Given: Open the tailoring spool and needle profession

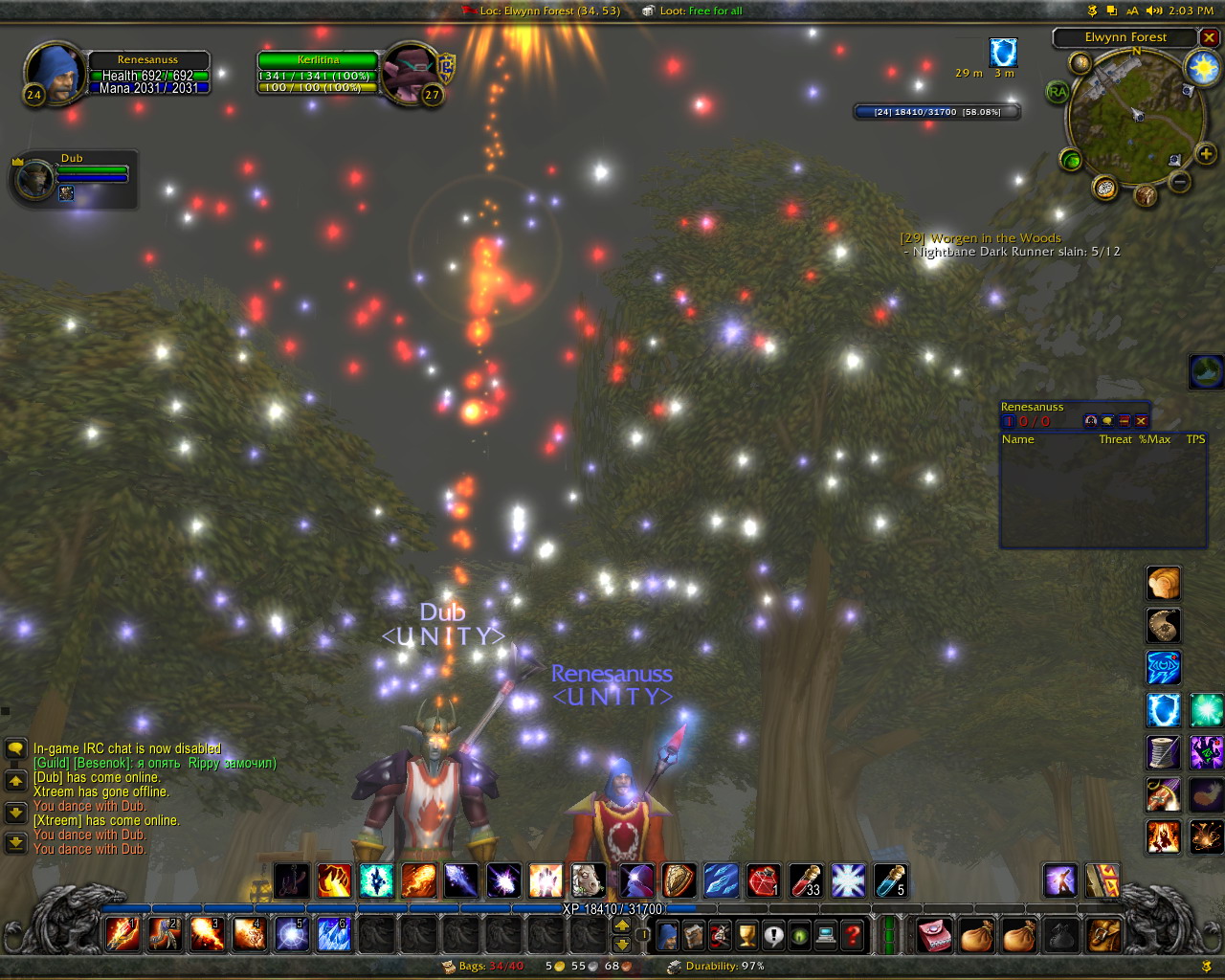Looking at the screenshot, I should pyautogui.click(x=1164, y=753).
